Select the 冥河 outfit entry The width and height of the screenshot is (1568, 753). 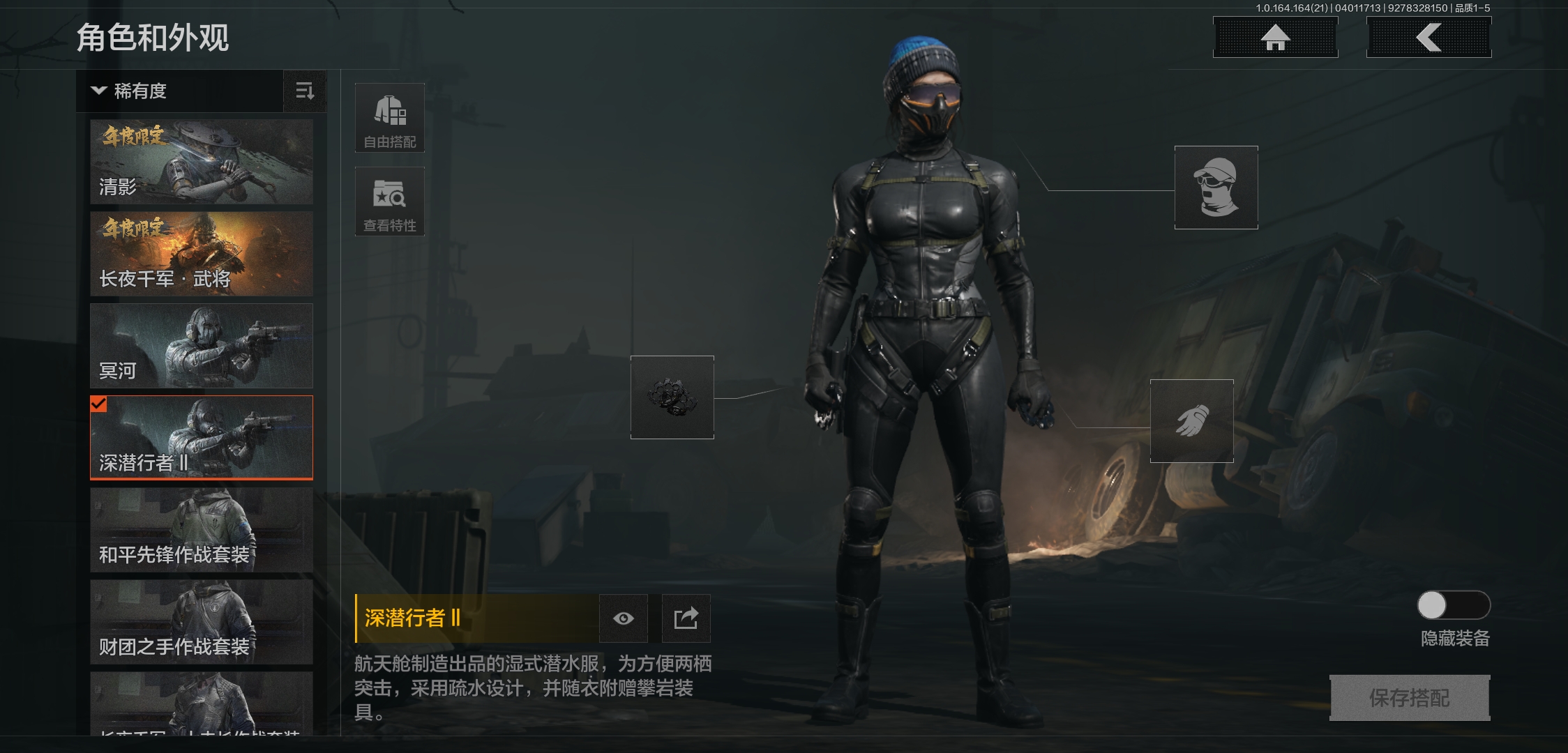tap(201, 345)
